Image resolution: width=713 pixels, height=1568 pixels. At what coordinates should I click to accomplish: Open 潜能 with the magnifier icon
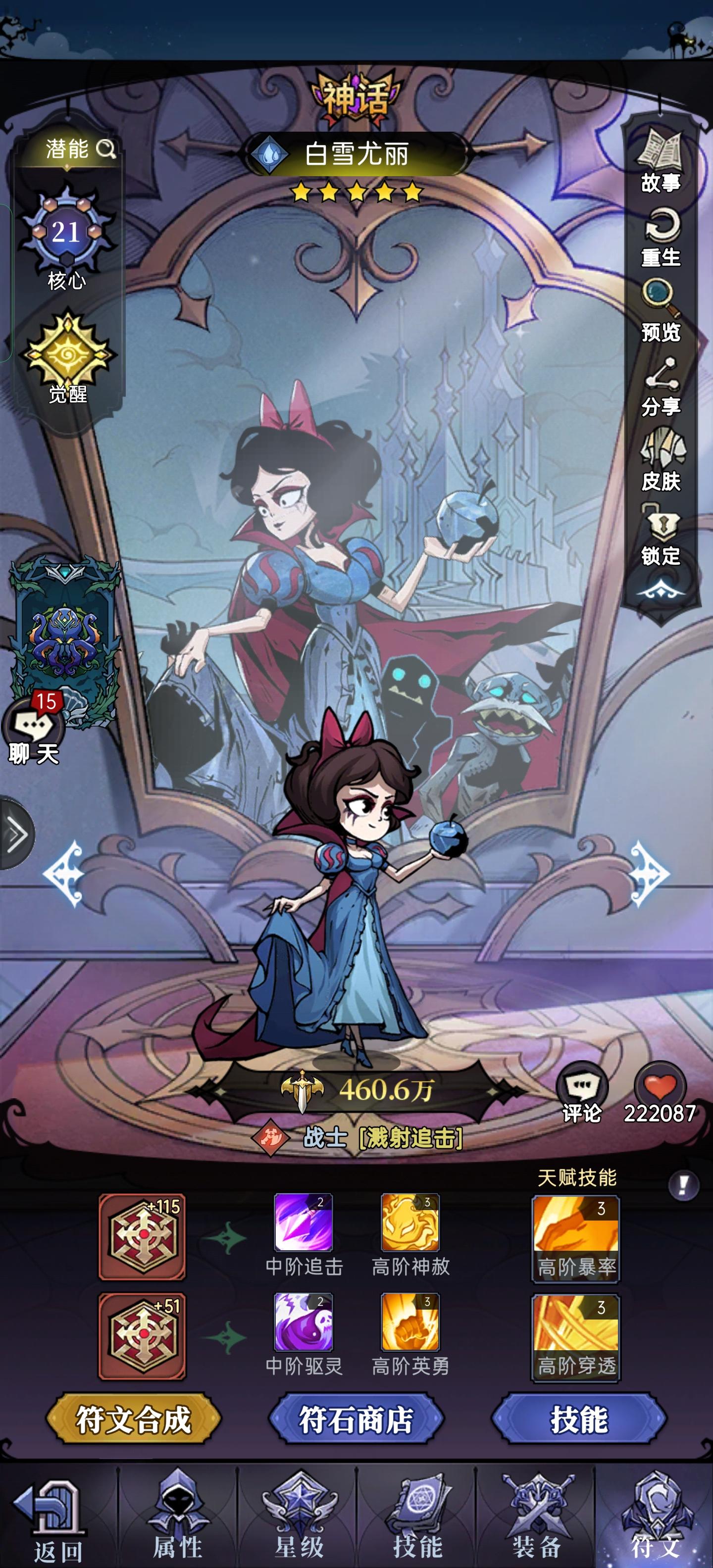[x=78, y=150]
